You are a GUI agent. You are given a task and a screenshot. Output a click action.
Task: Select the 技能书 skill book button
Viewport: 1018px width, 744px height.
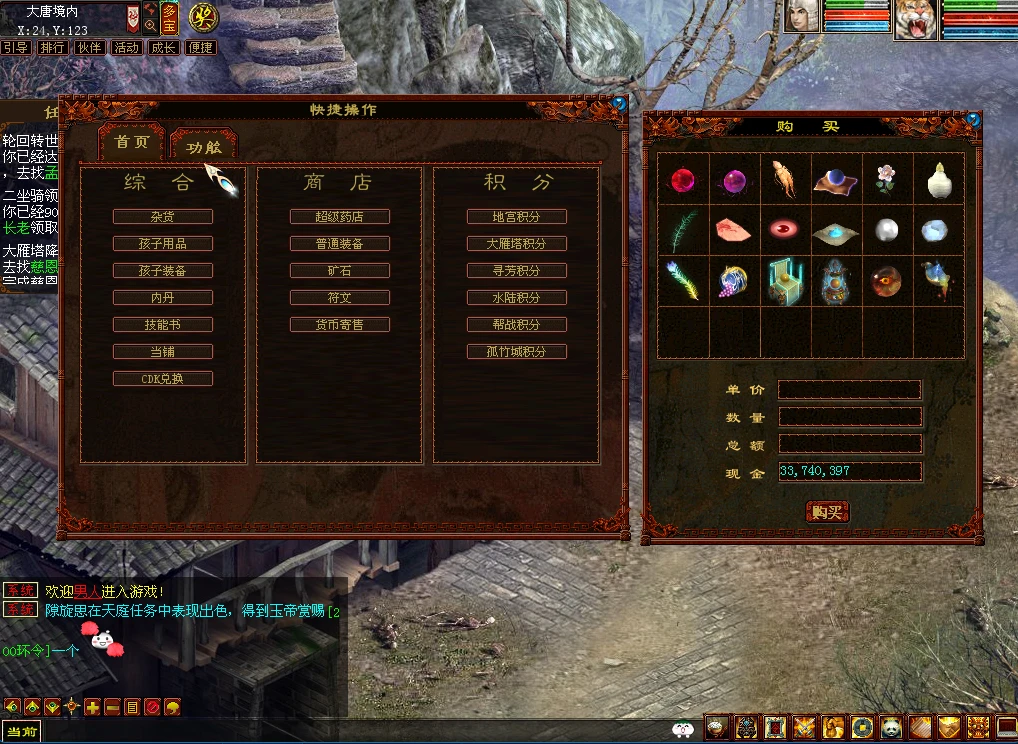point(163,325)
